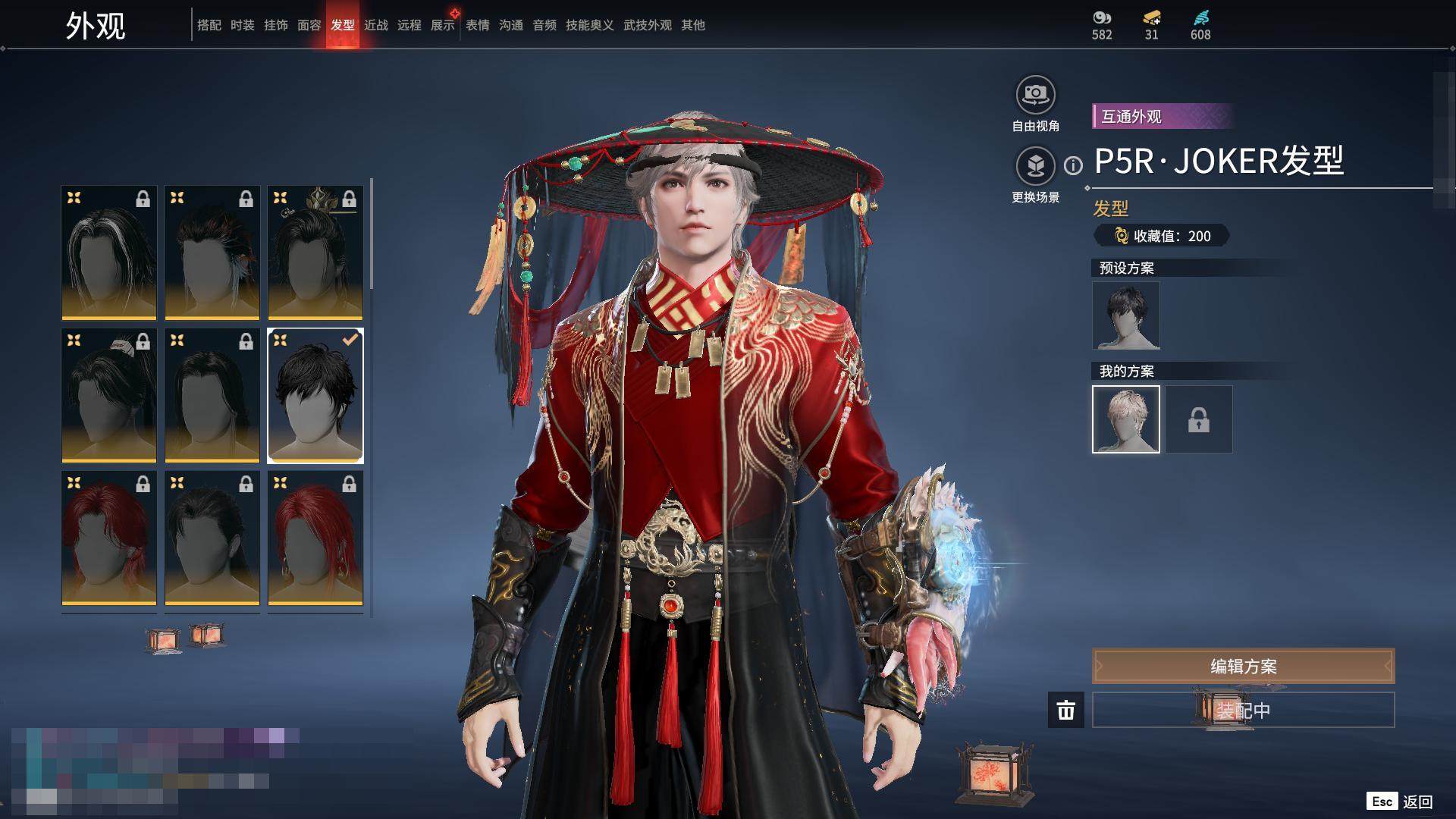
Task: Choose the selected black Joker hairstyle card
Action: (315, 395)
